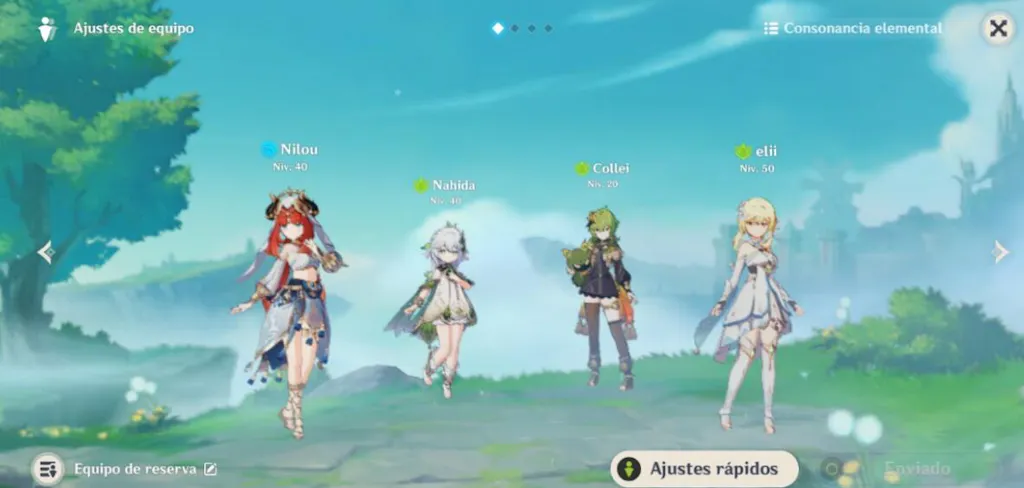The height and width of the screenshot is (488, 1024).
Task: Switch to the previous team with left arrow
Action: (x=45, y=252)
